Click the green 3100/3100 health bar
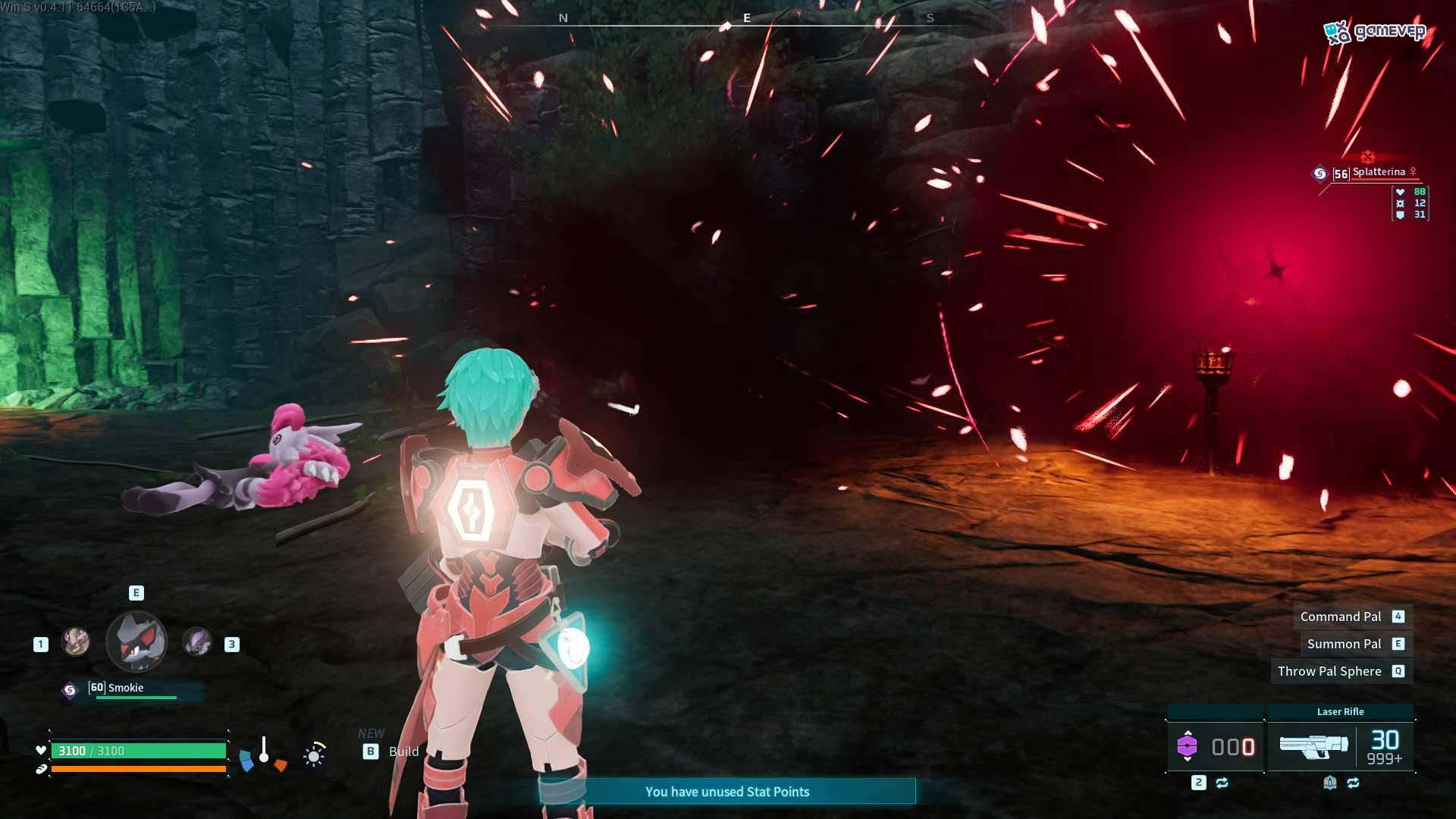 138,751
